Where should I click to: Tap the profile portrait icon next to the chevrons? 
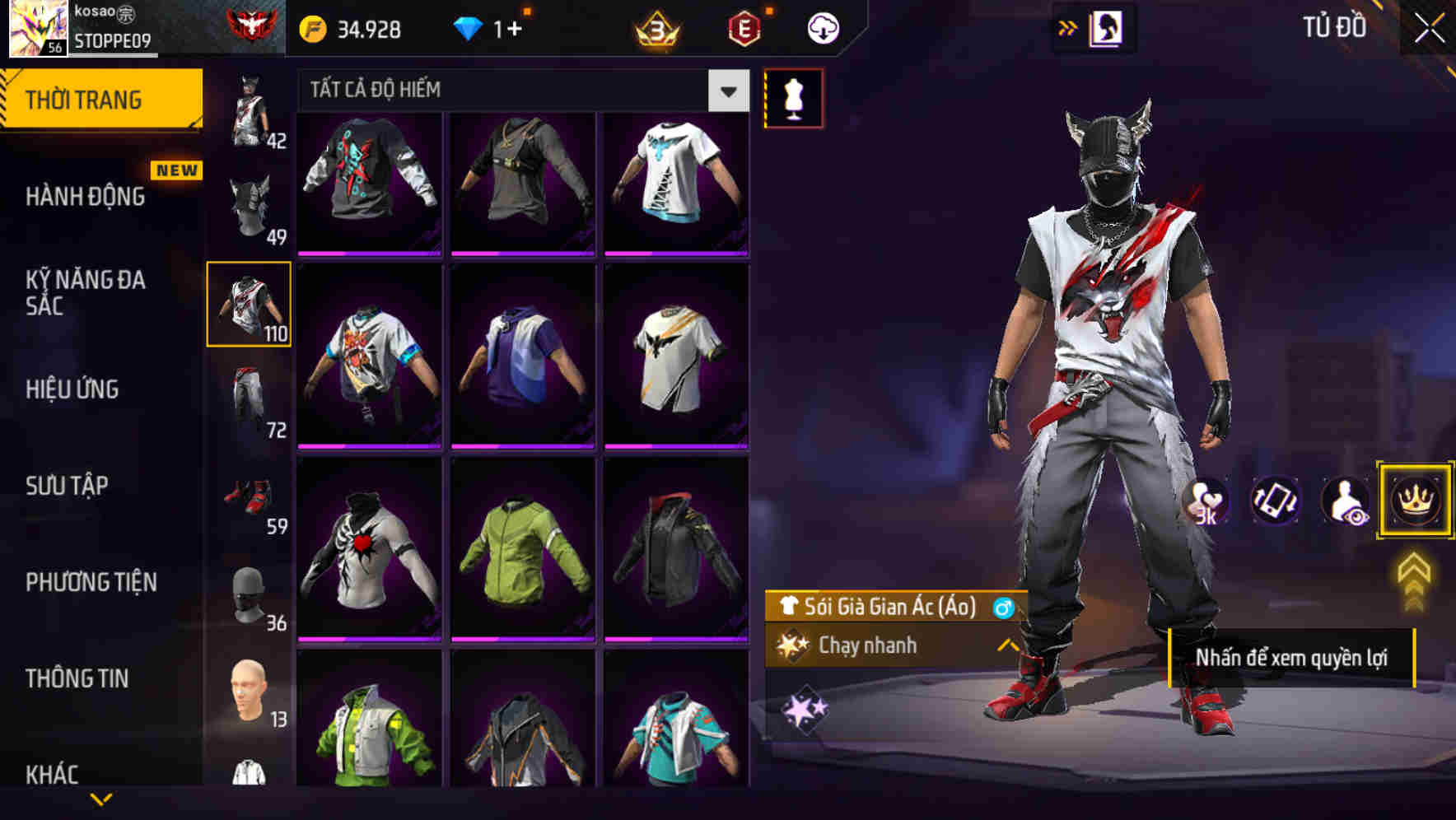click(x=1105, y=27)
